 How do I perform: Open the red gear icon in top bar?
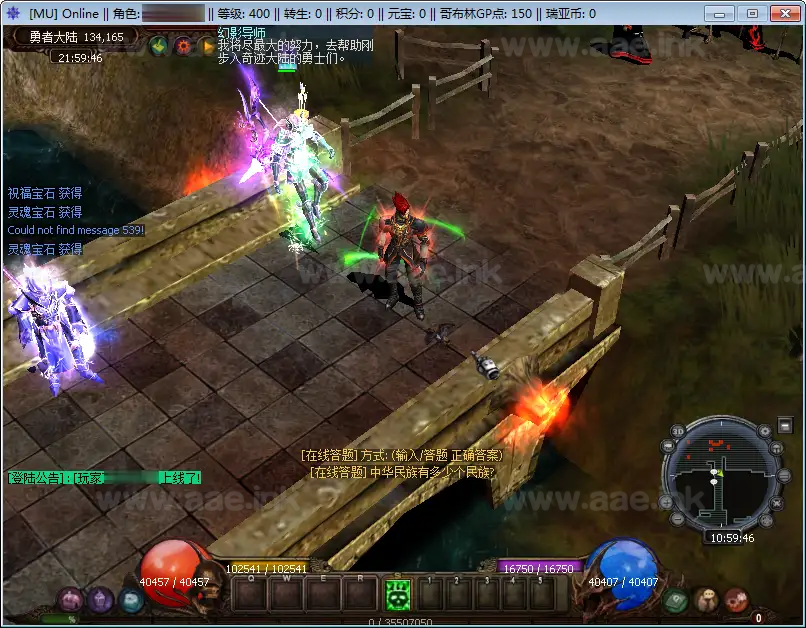pyautogui.click(x=183, y=45)
